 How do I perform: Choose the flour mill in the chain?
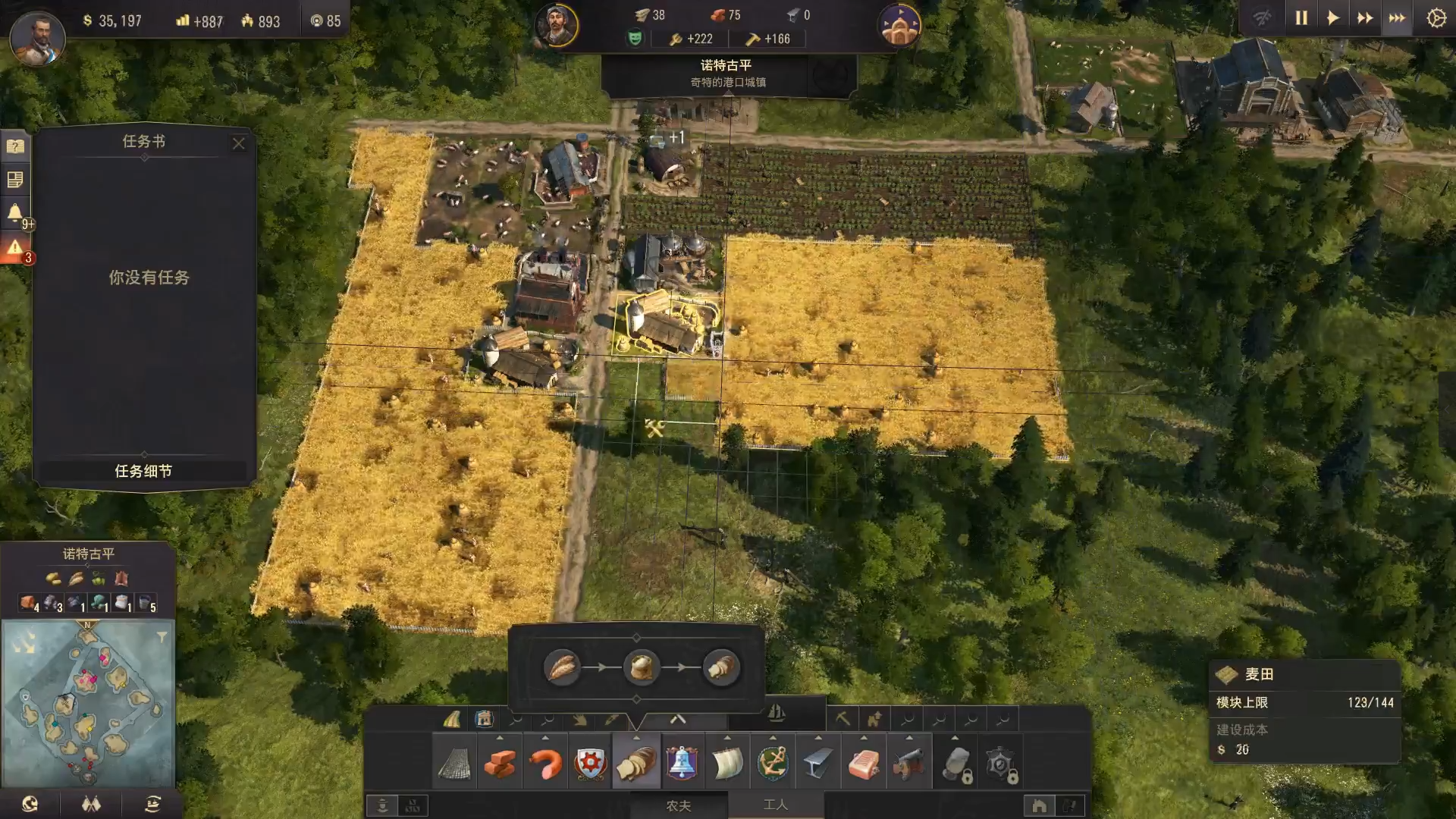(642, 667)
